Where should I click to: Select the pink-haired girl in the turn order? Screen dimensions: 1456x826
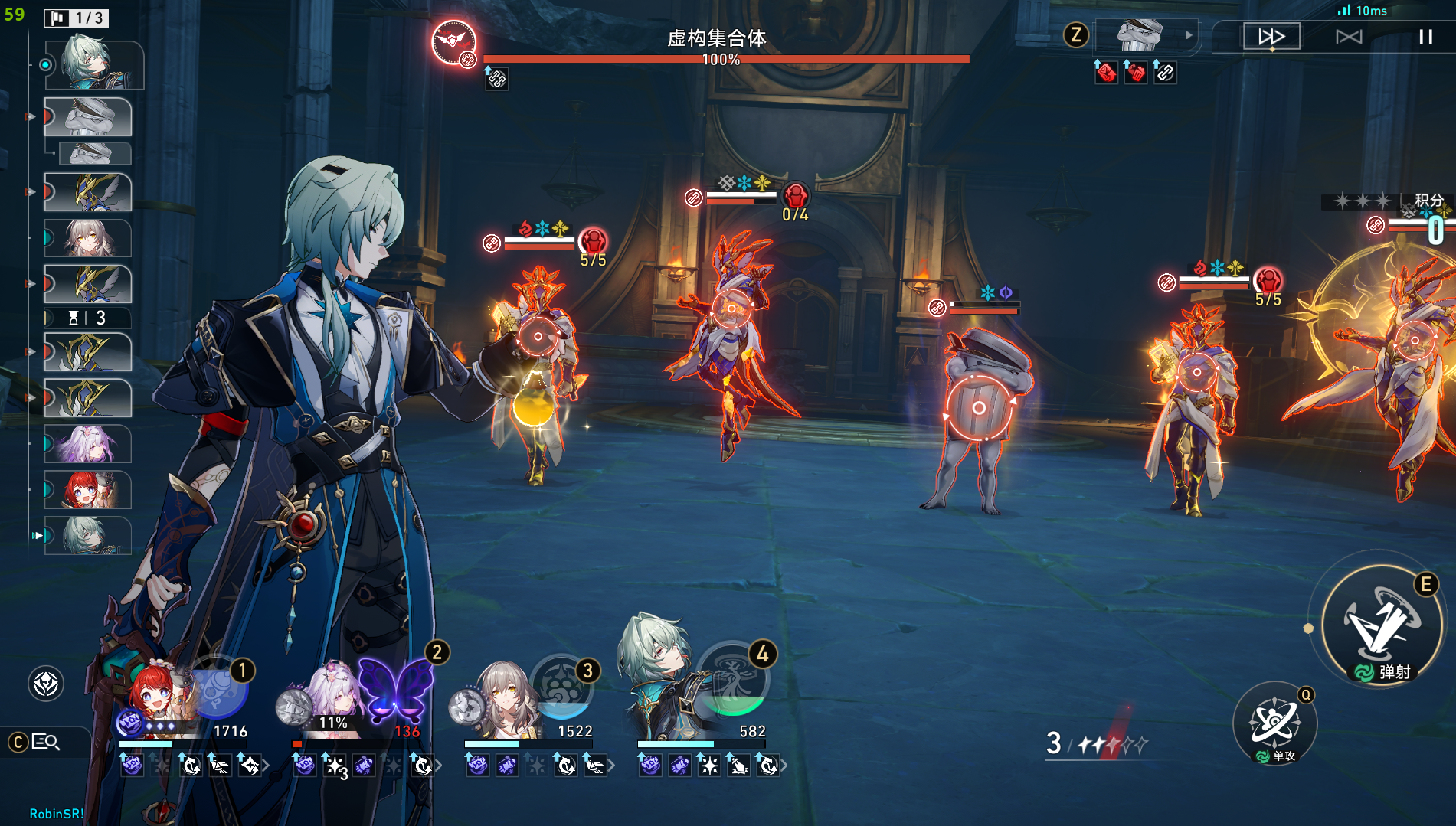pos(87,444)
